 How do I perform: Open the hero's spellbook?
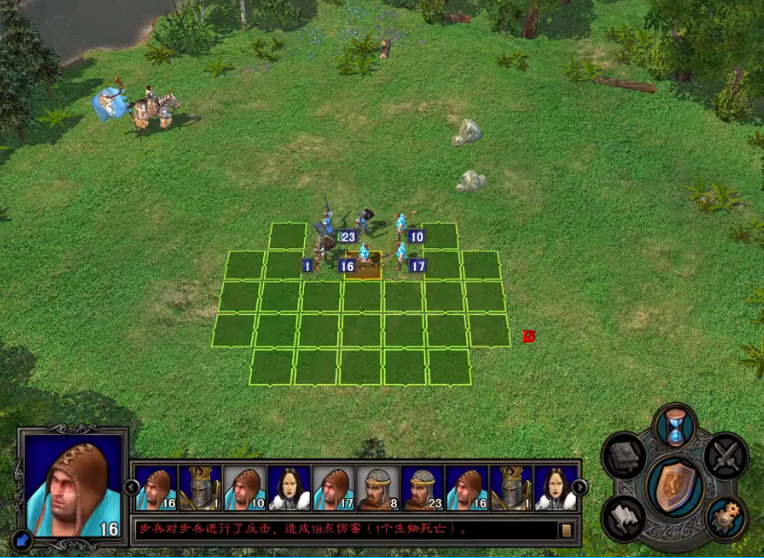click(625, 457)
